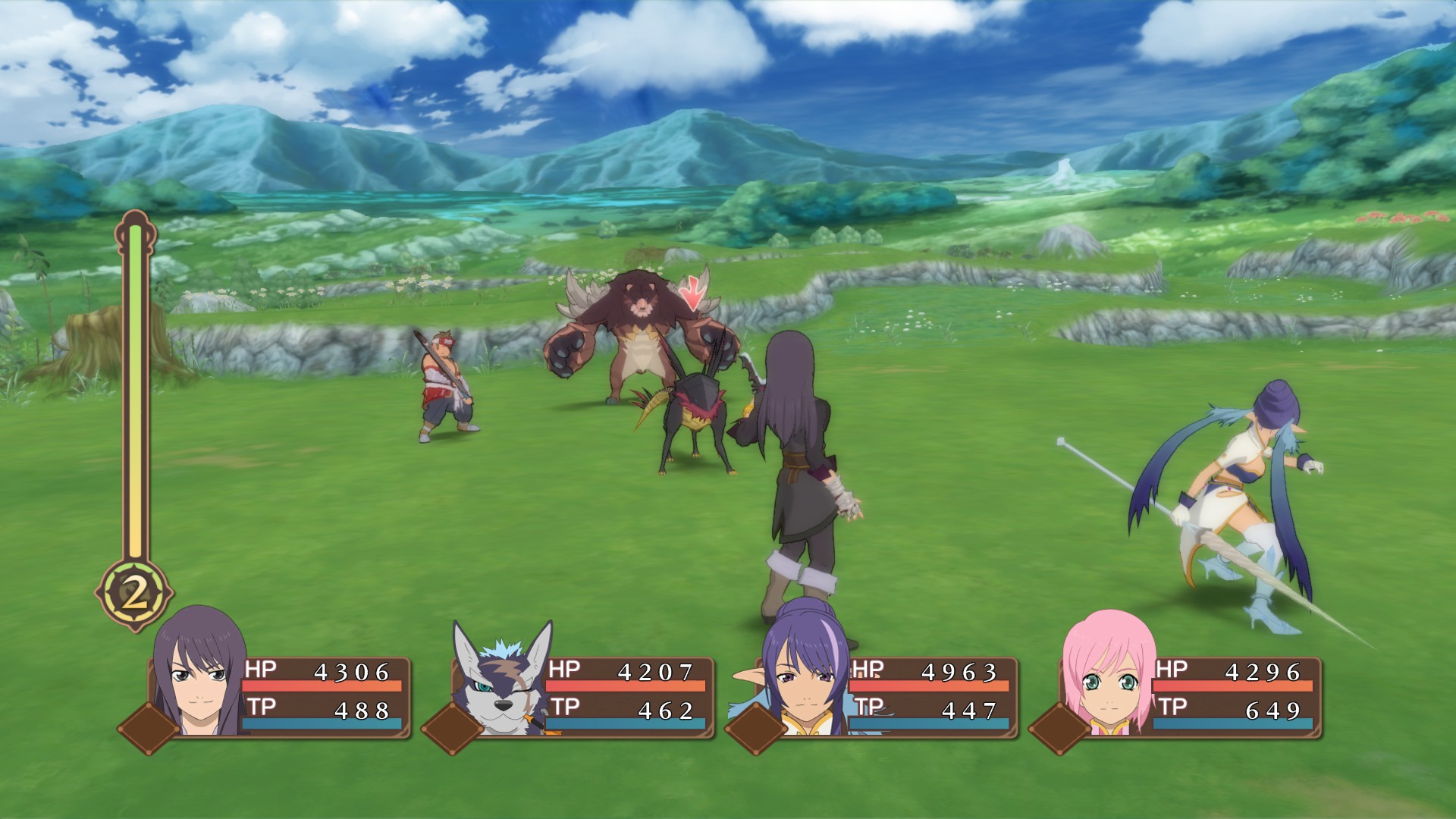Choose Repede's wolf portrait
This screenshot has height=819, width=1456.
[x=500, y=679]
